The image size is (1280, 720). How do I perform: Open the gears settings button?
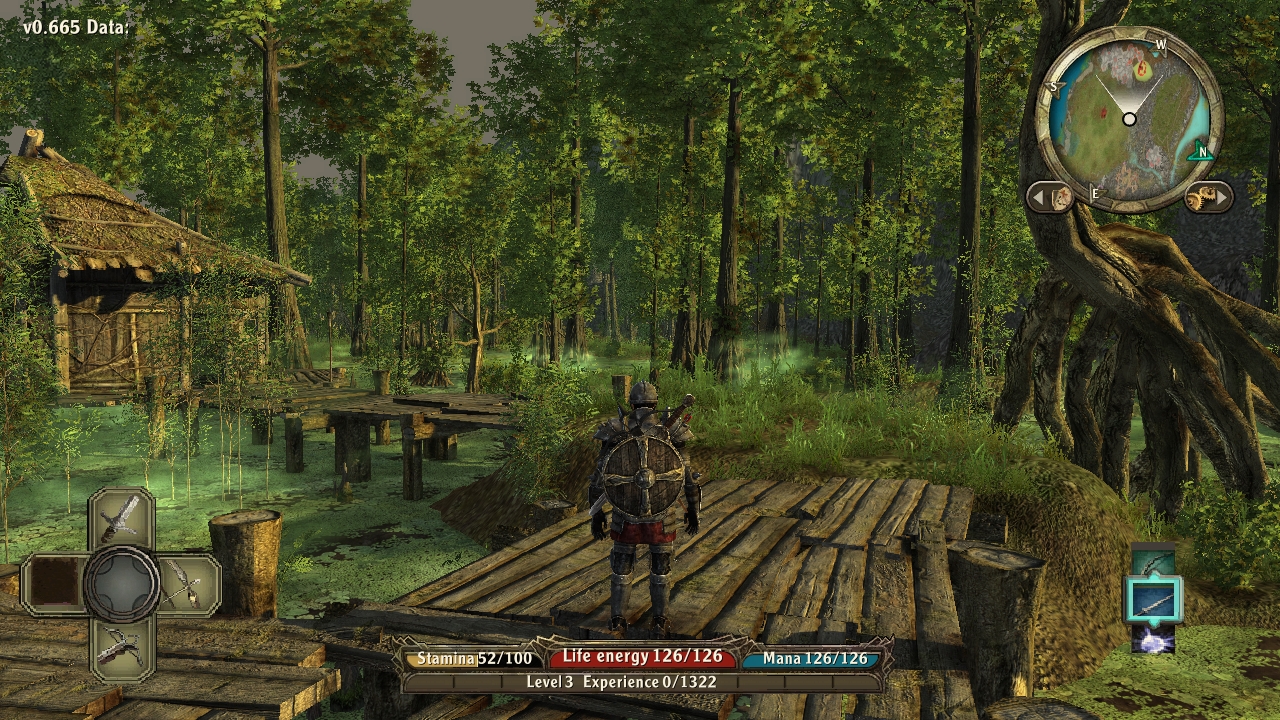(1208, 197)
